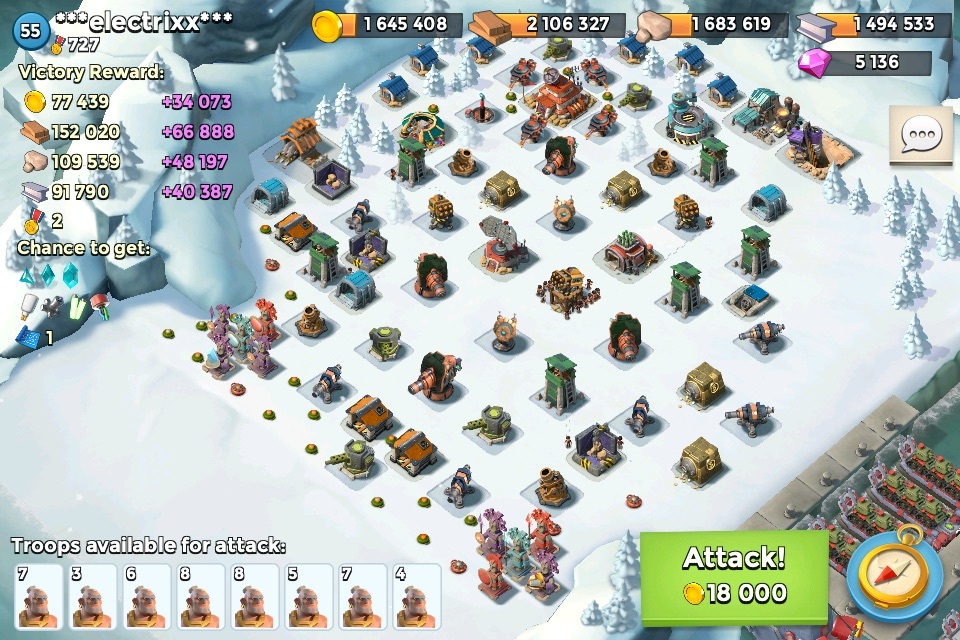Viewport: 960px width, 640px height.
Task: Click the level 55 player badge
Action: 31,31
